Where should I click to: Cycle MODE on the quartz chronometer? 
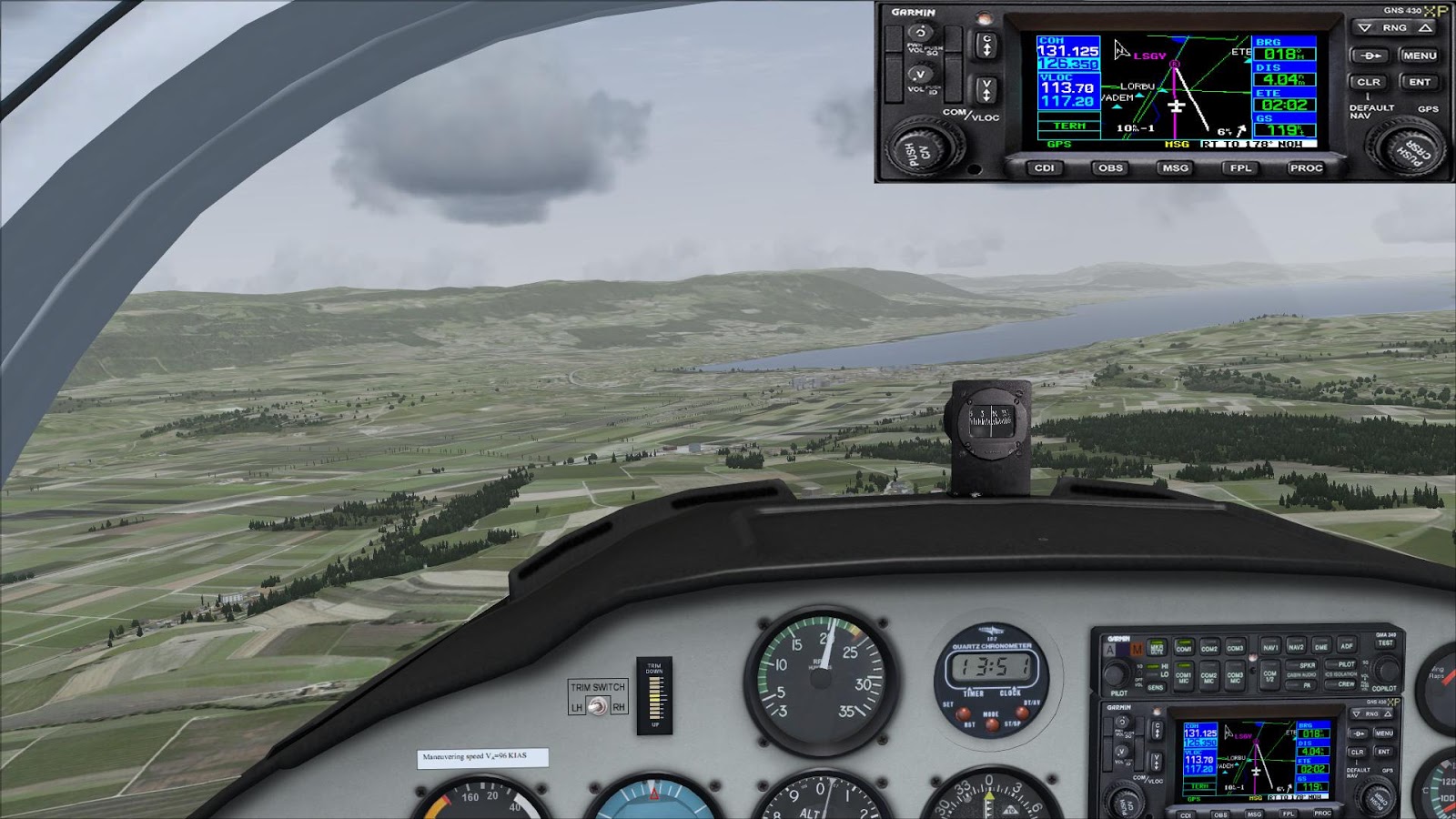pyautogui.click(x=992, y=725)
